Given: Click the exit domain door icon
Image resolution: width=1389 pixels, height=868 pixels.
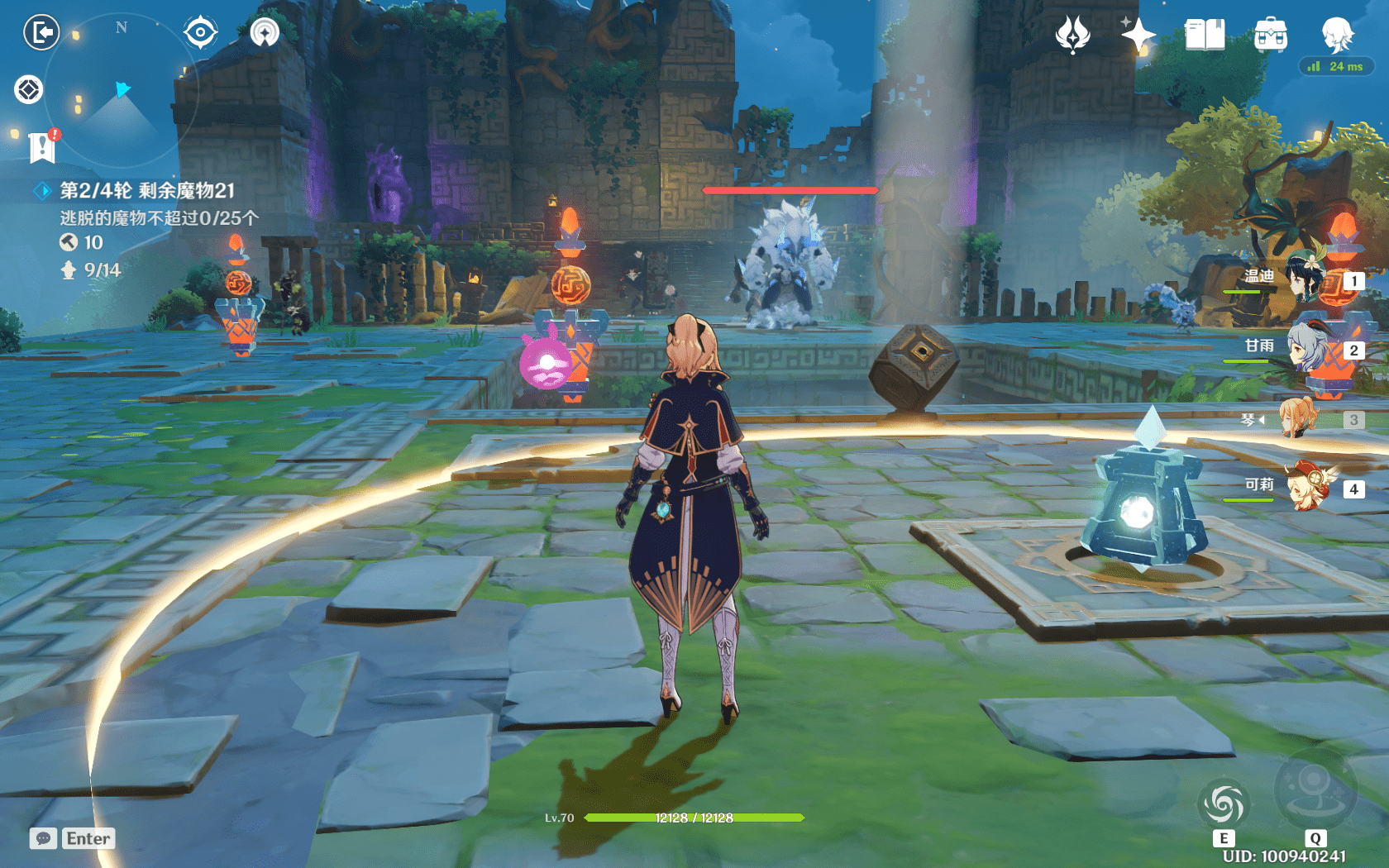Looking at the screenshot, I should tap(41, 33).
